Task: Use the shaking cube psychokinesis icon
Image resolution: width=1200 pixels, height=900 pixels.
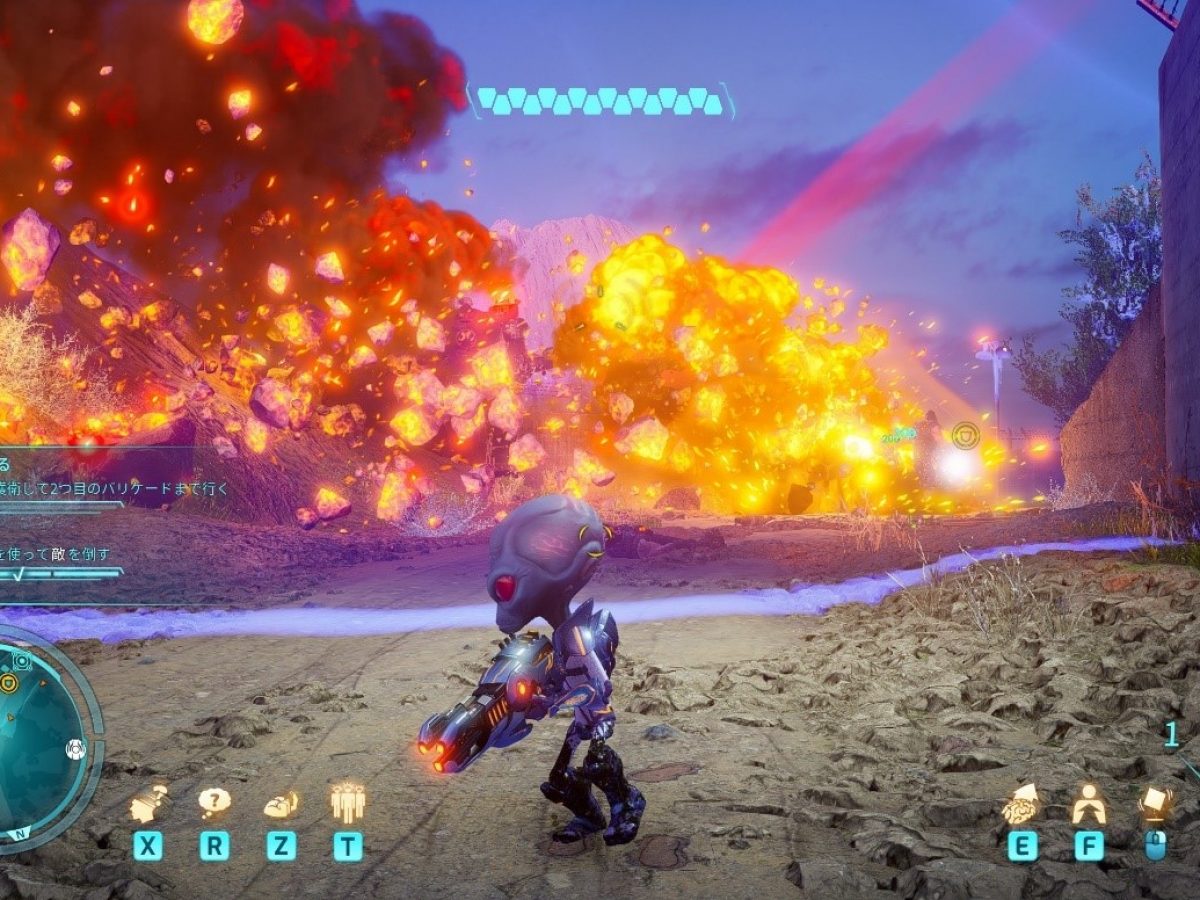Action: [1155, 803]
